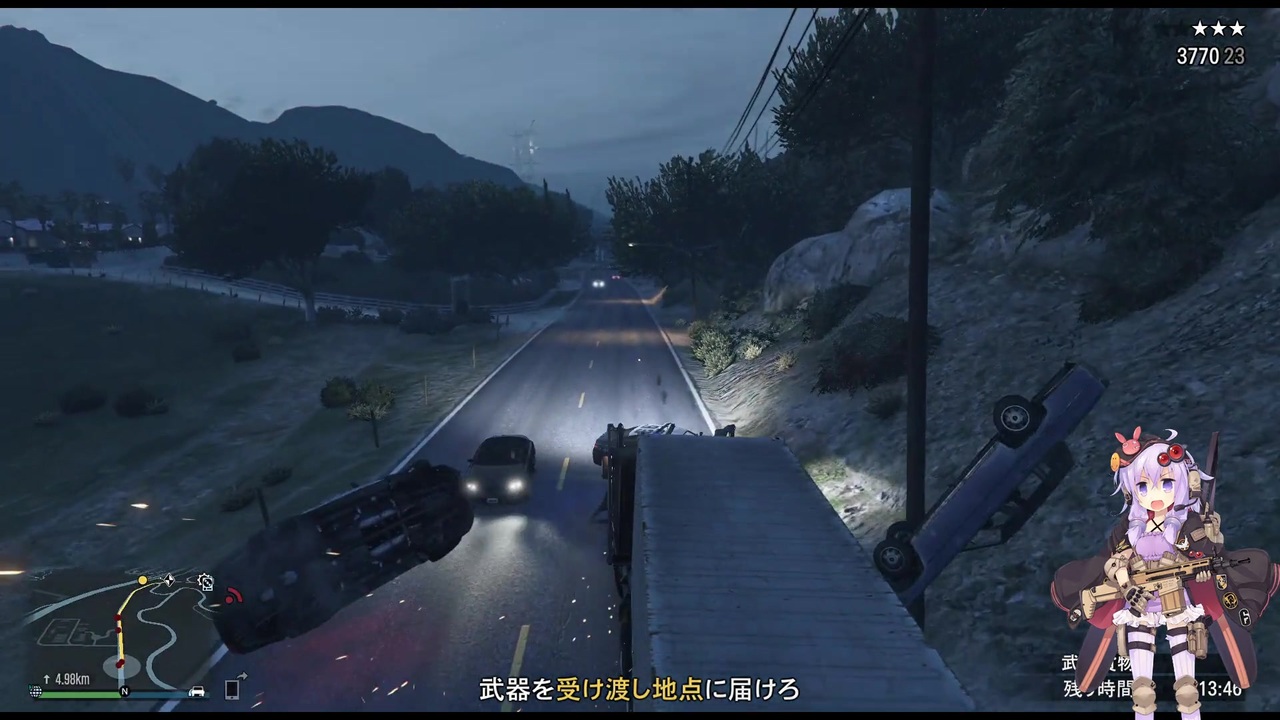Select the N compass indicator on the minimap
This screenshot has width=1280, height=720.
click(x=124, y=691)
